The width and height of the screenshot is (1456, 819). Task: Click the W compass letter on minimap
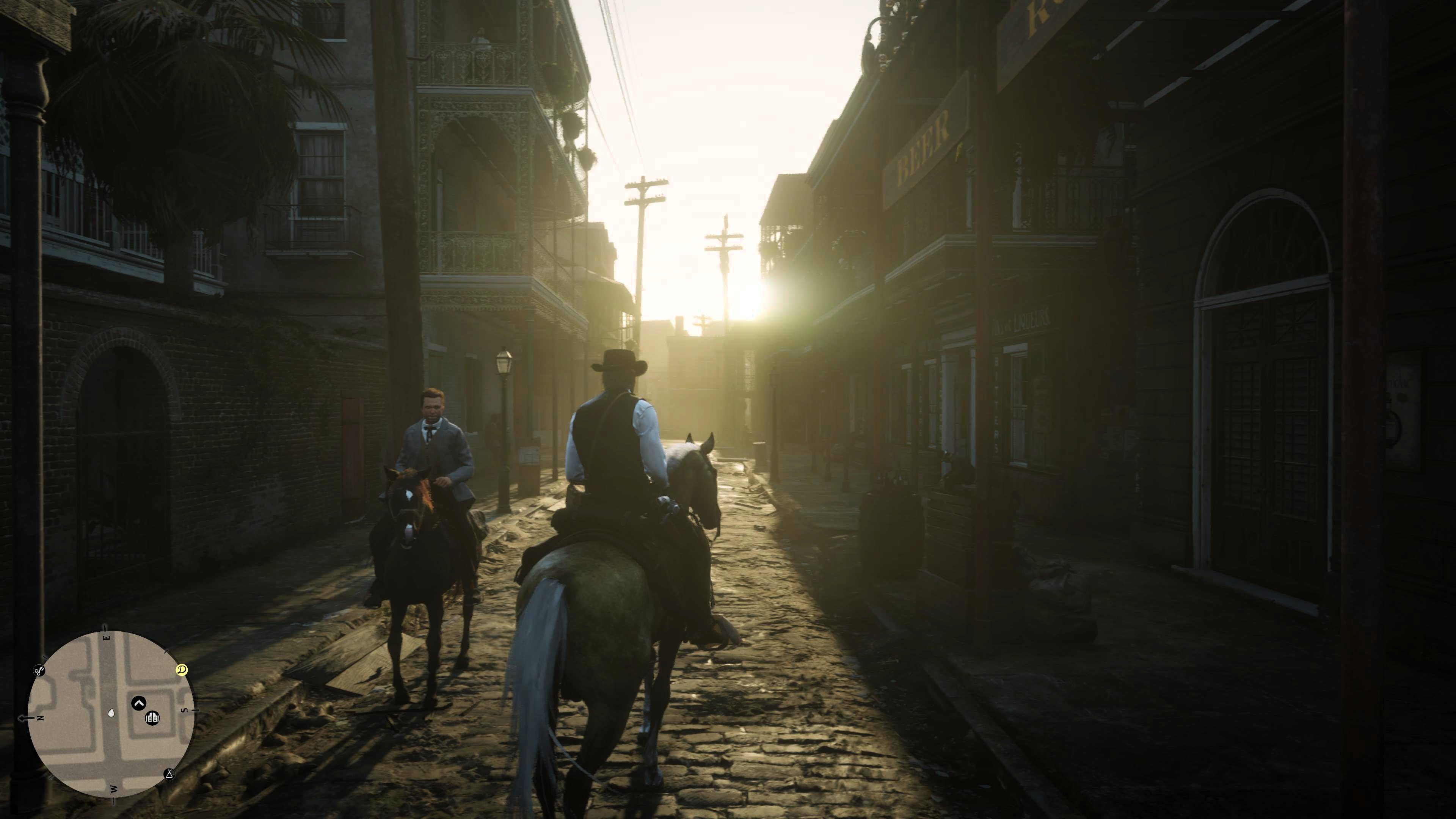pyautogui.click(x=114, y=789)
